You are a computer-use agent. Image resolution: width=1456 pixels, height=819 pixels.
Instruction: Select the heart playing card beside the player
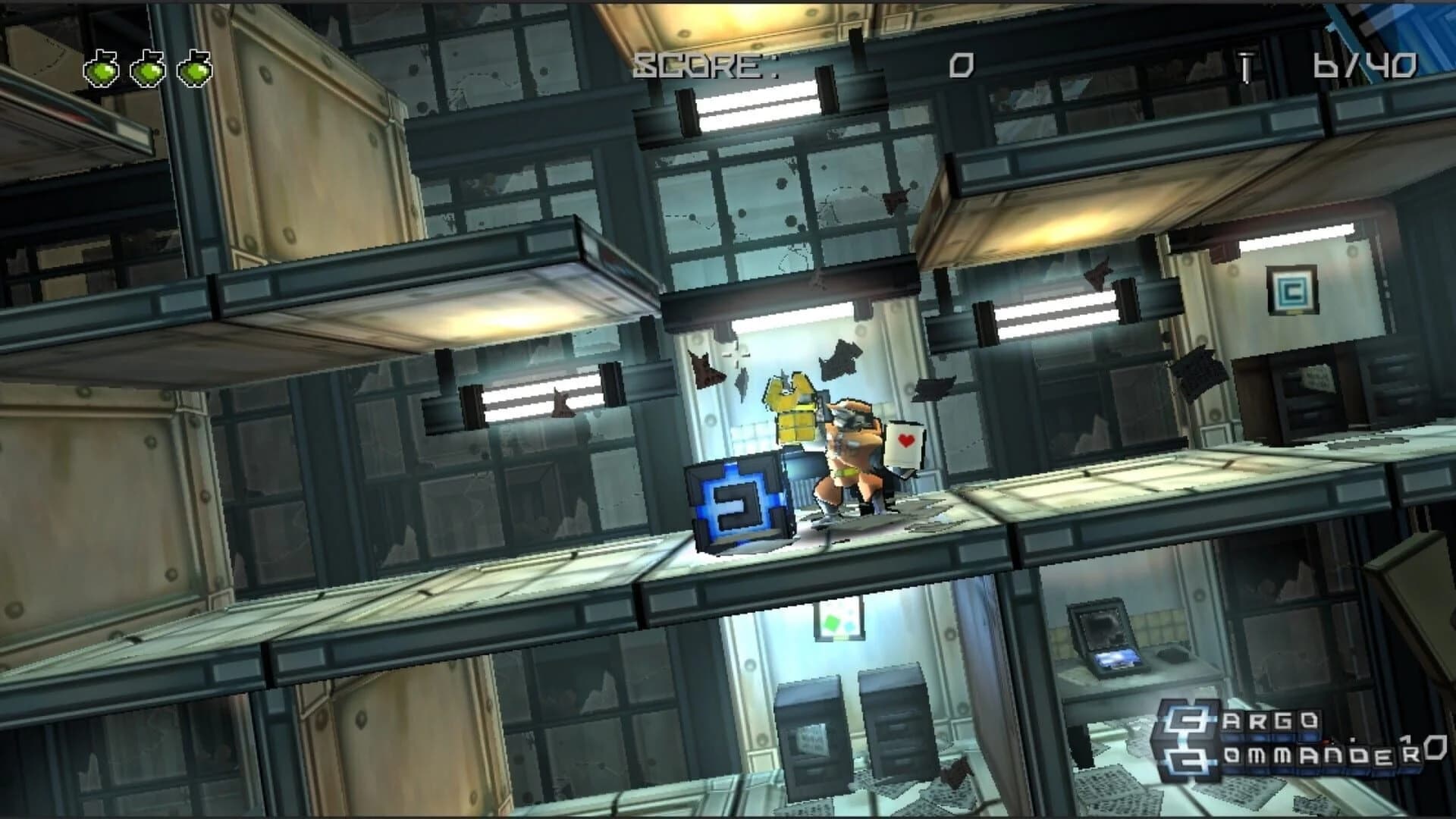tap(905, 444)
